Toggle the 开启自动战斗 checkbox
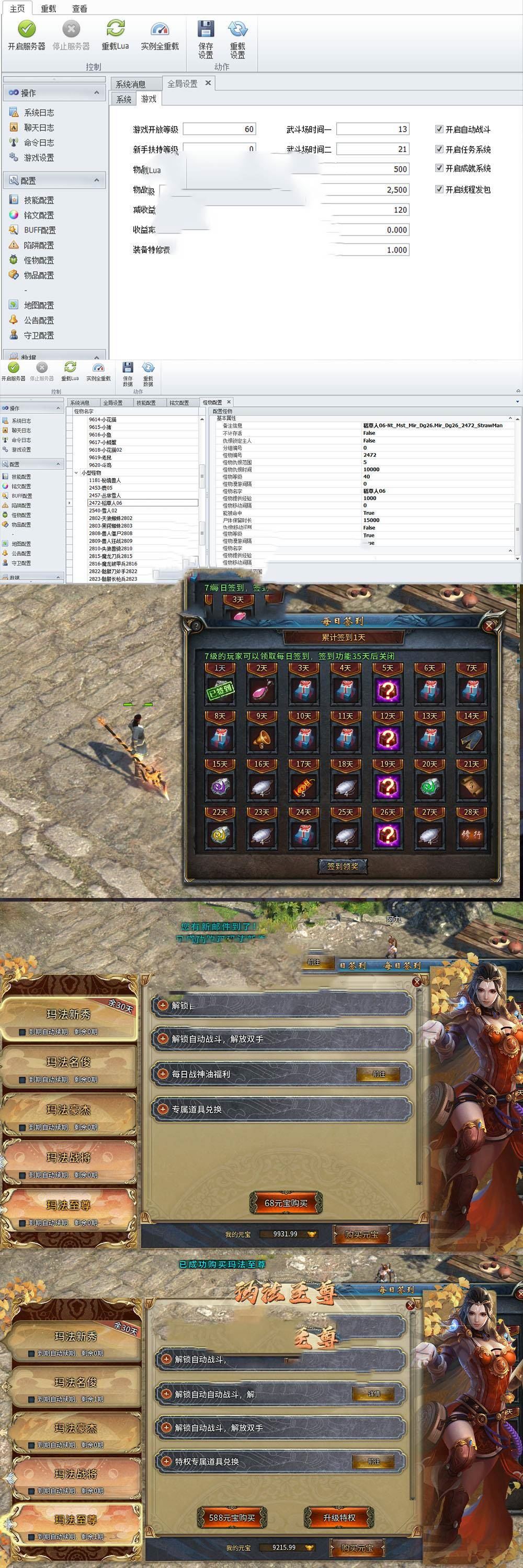523x1568 pixels. click(439, 129)
